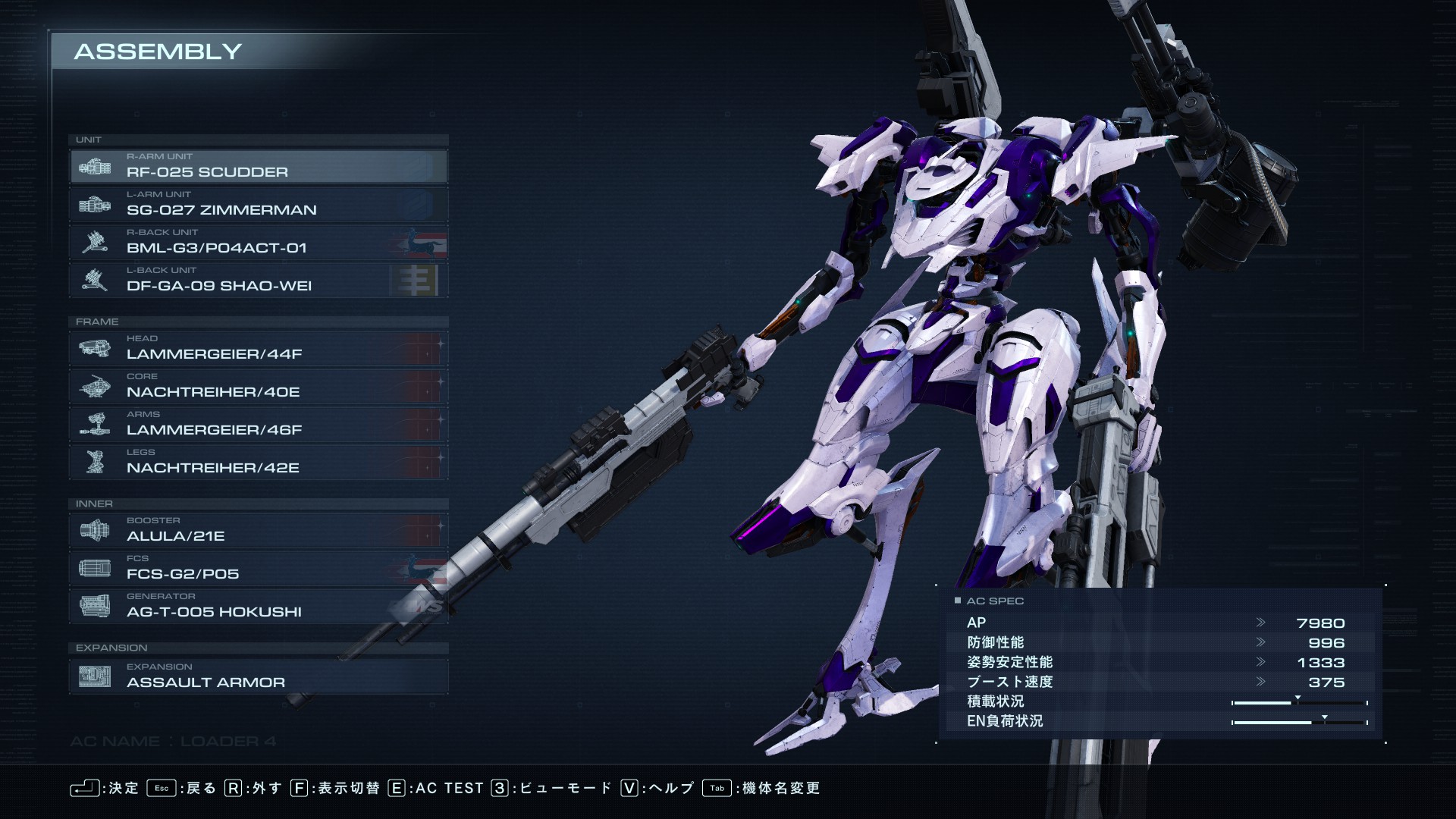The width and height of the screenshot is (1456, 819).
Task: Select the L-Back Unit DF-GA-09 SHAO-WEI row
Action: 258,280
